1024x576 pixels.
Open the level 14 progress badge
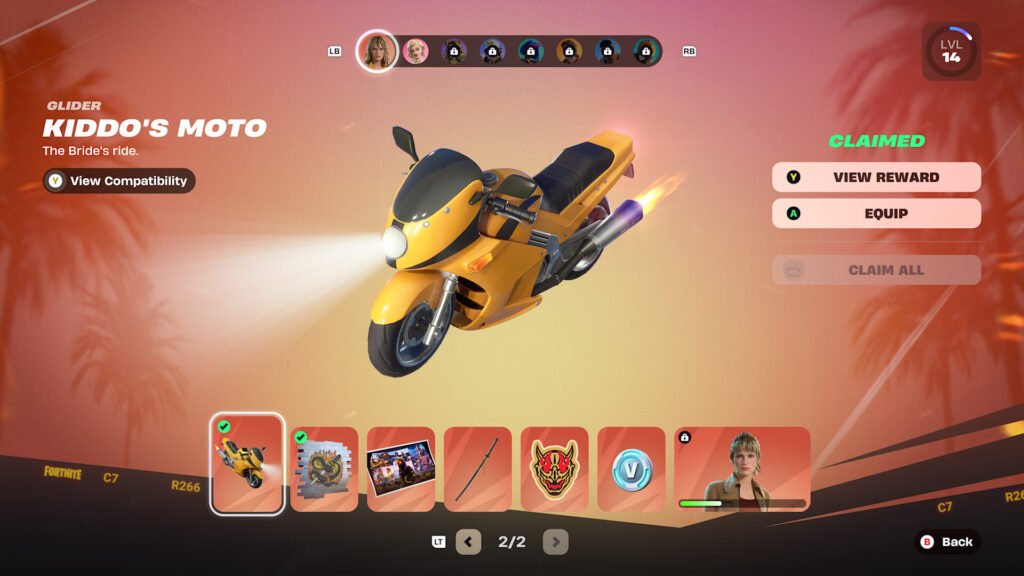tap(950, 51)
